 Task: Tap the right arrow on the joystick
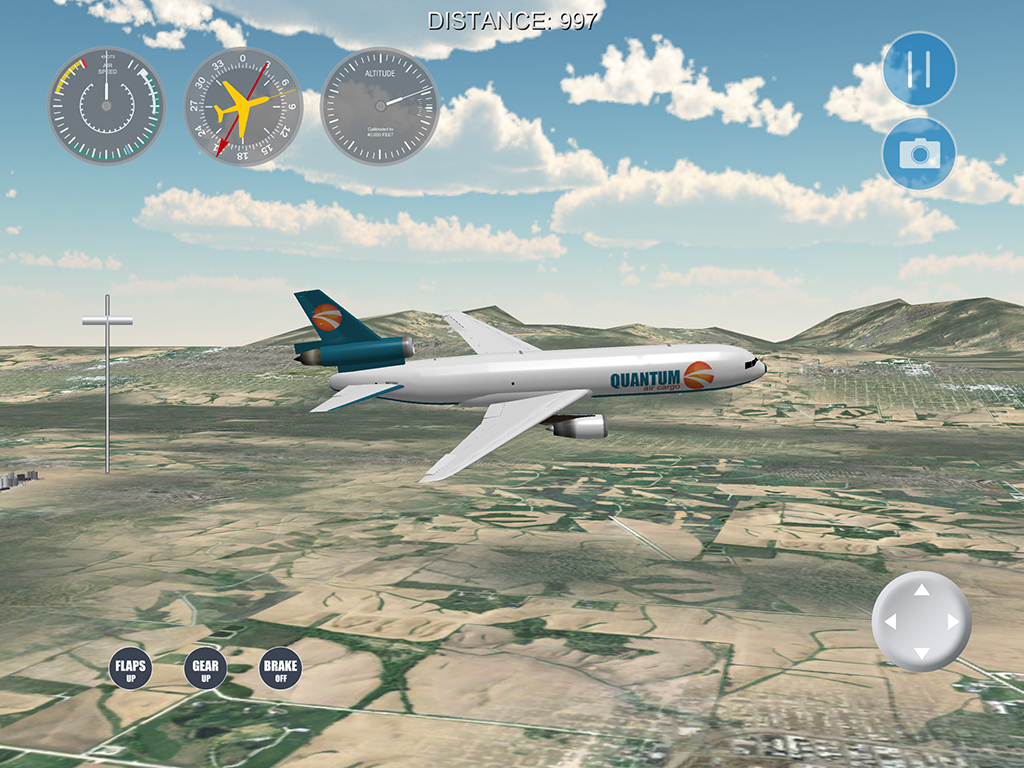pyautogui.click(x=954, y=622)
